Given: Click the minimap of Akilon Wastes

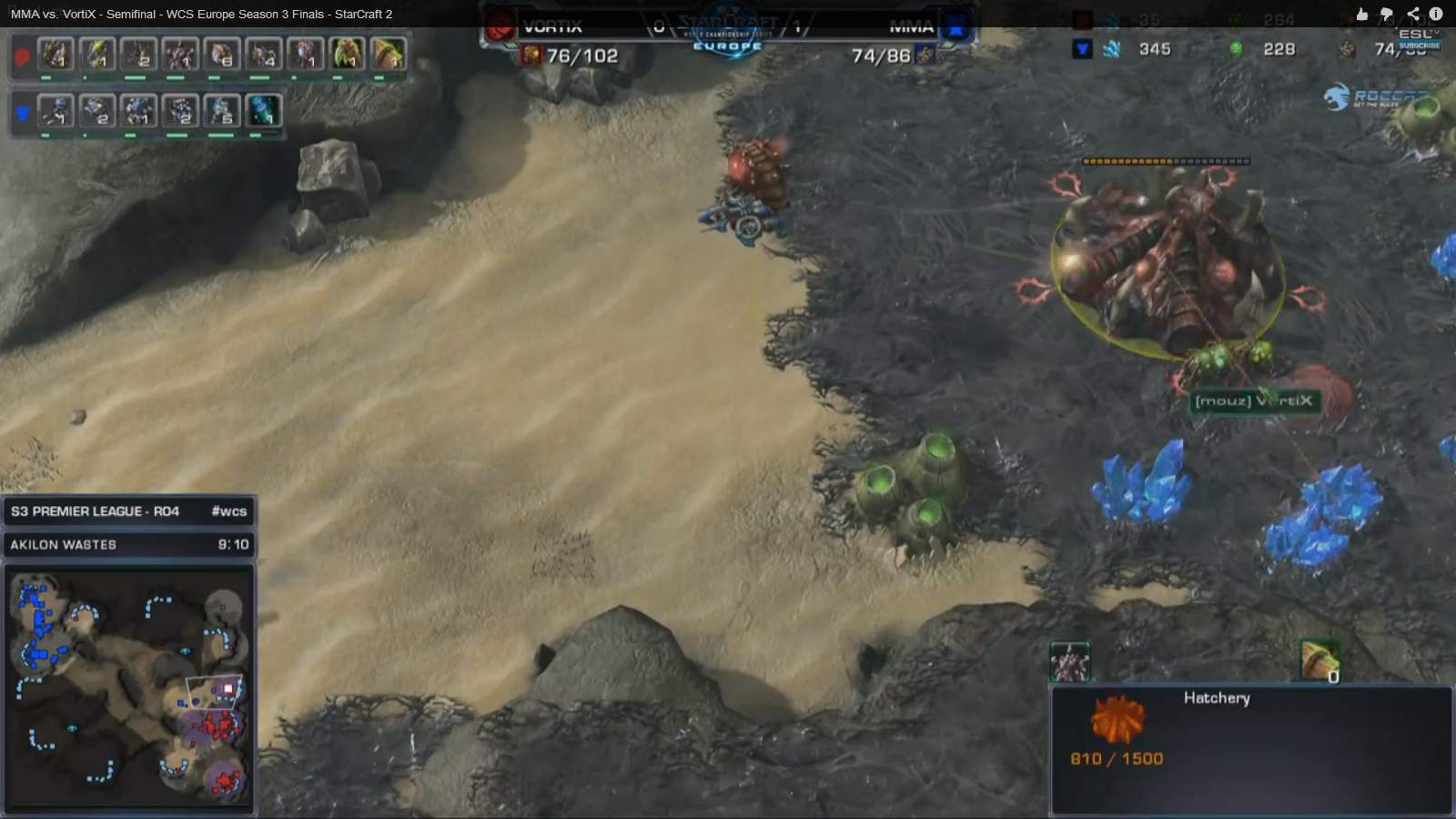Looking at the screenshot, I should 129,687.
